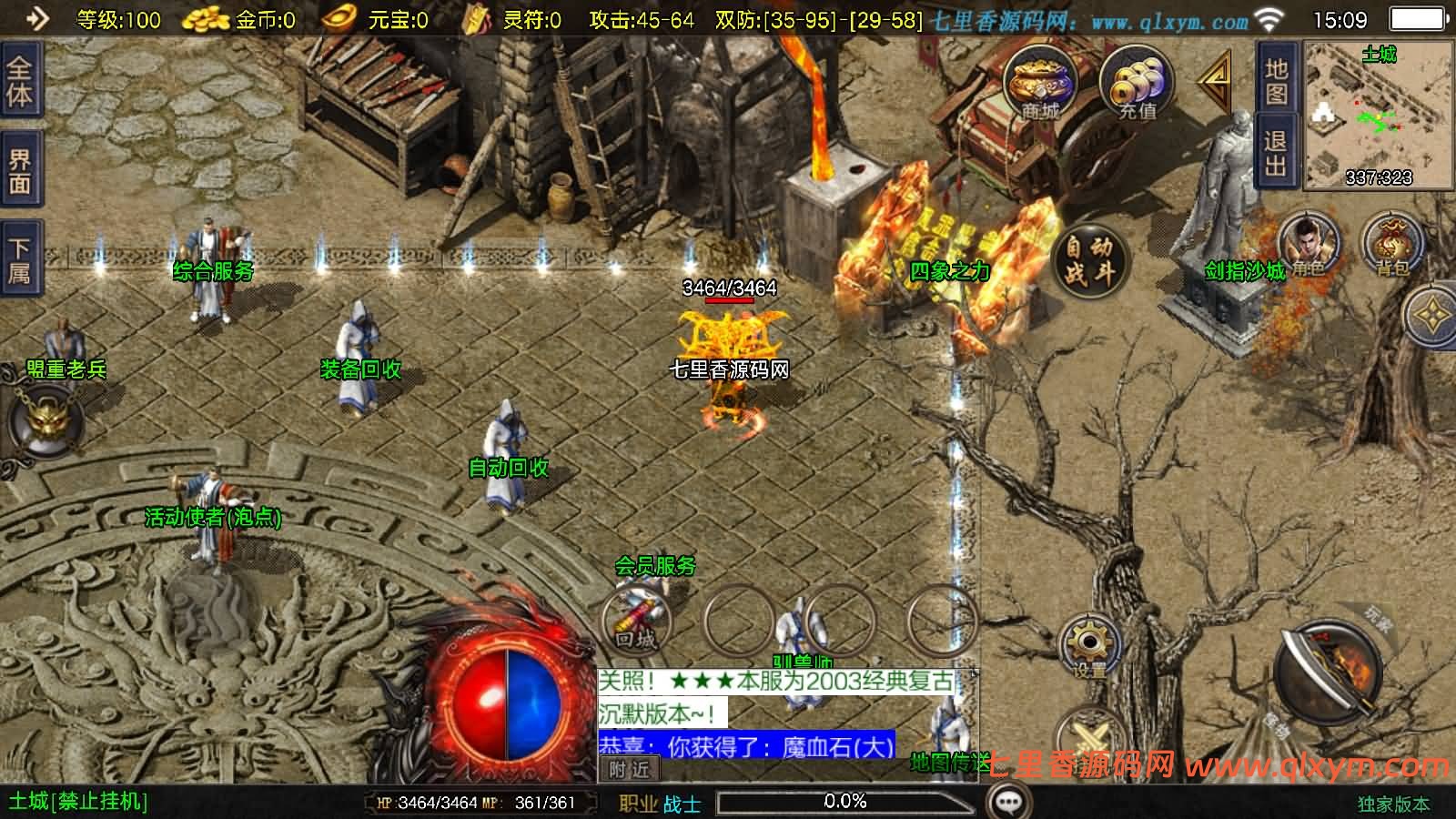Click the top-left arrow icon

click(x=37, y=18)
